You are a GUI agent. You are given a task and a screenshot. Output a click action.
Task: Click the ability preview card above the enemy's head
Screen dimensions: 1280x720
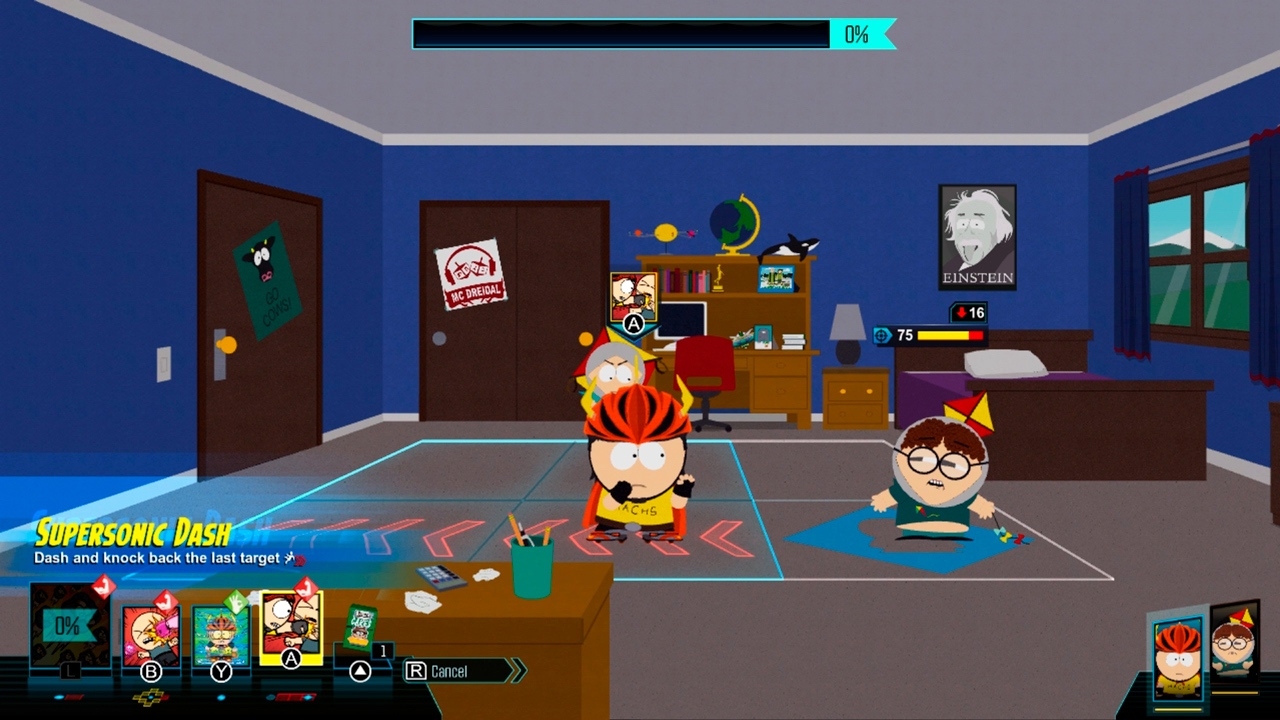point(631,292)
